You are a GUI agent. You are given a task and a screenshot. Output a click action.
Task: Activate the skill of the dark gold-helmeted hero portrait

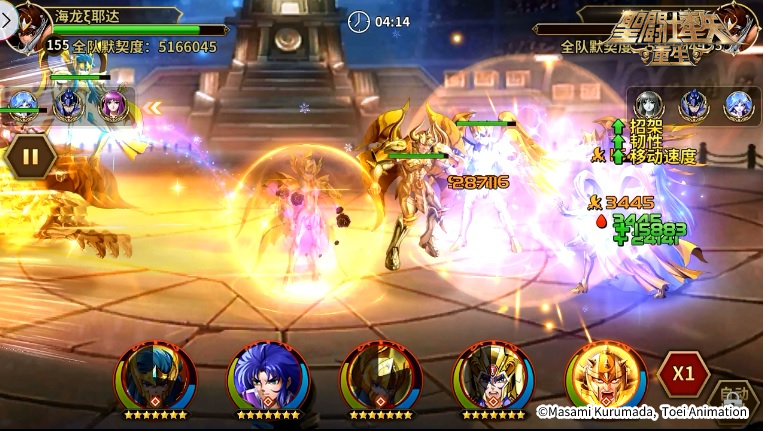(x=378, y=377)
